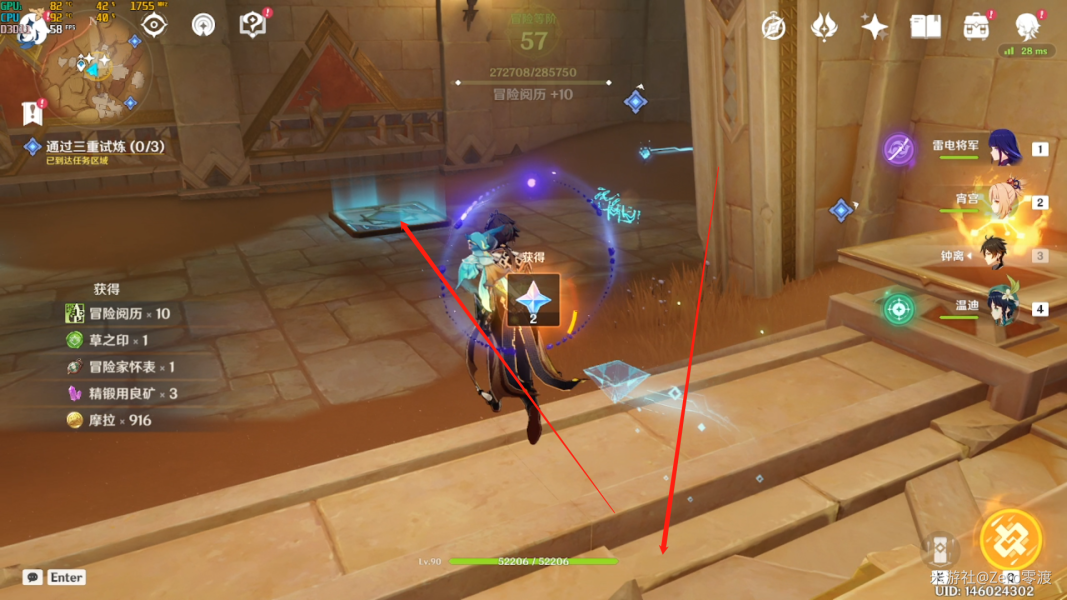Toggle the elemental sight eye icon

pyautogui.click(x=153, y=25)
